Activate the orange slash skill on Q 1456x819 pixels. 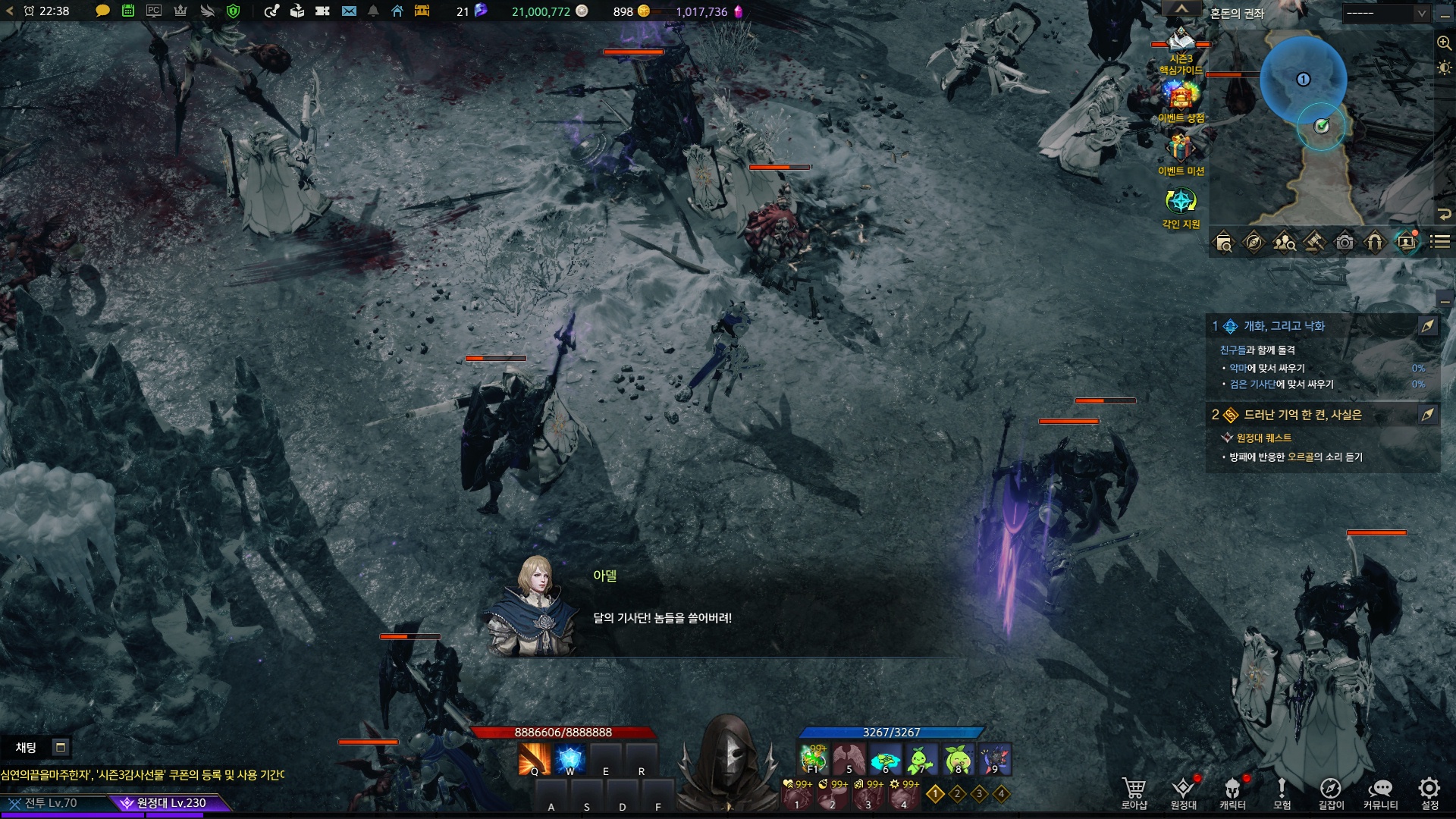click(534, 759)
